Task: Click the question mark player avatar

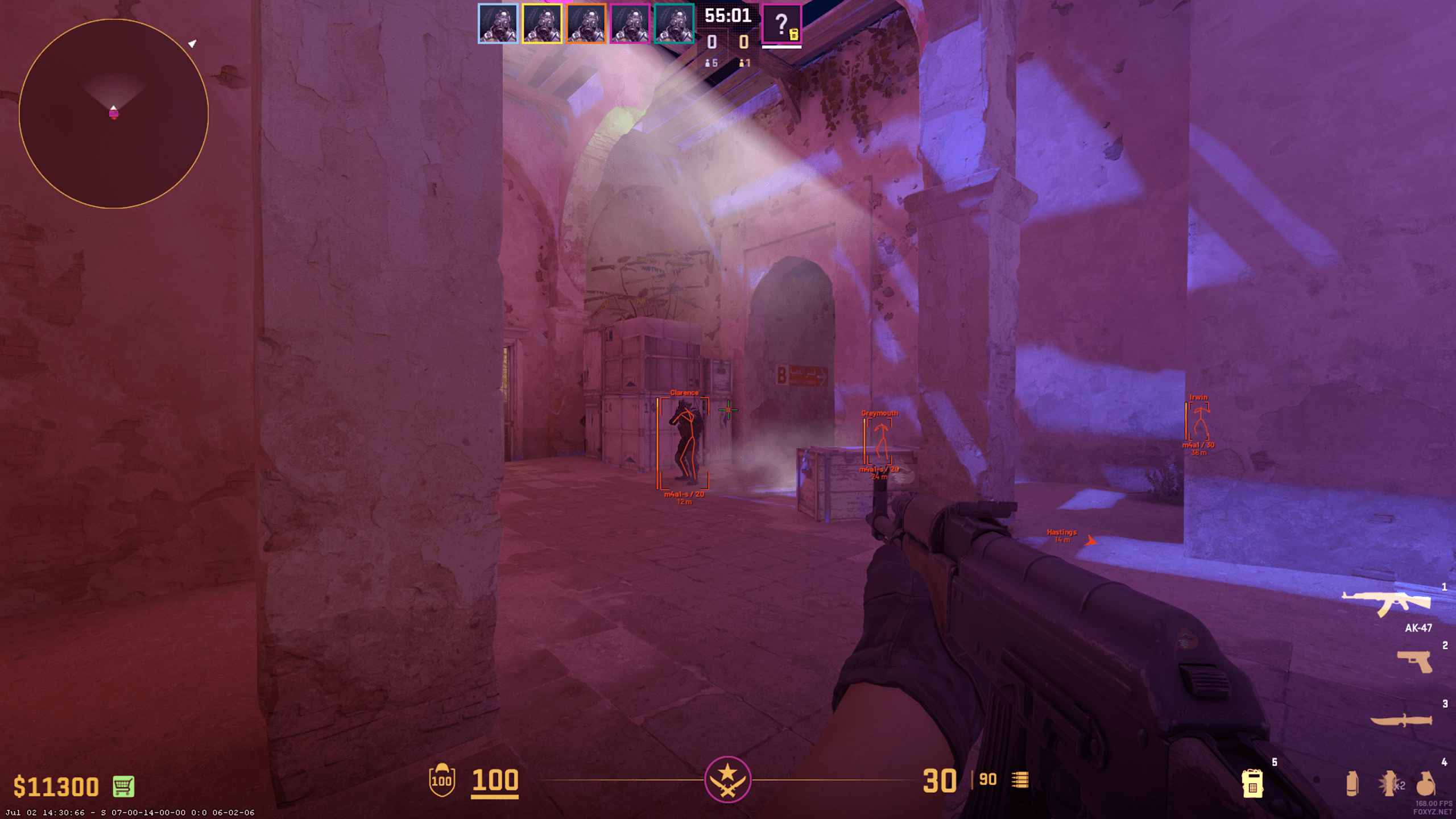Action: pos(781,24)
